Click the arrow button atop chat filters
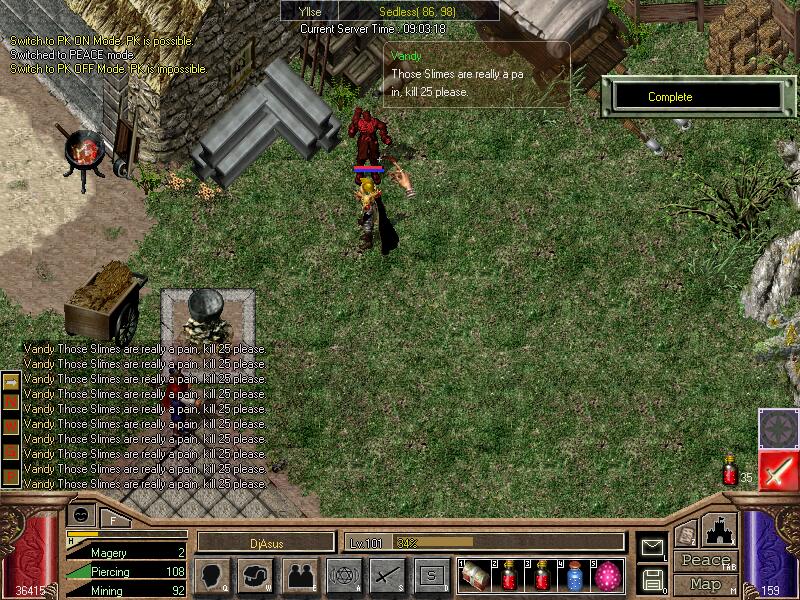The width and height of the screenshot is (800, 600). click(11, 383)
